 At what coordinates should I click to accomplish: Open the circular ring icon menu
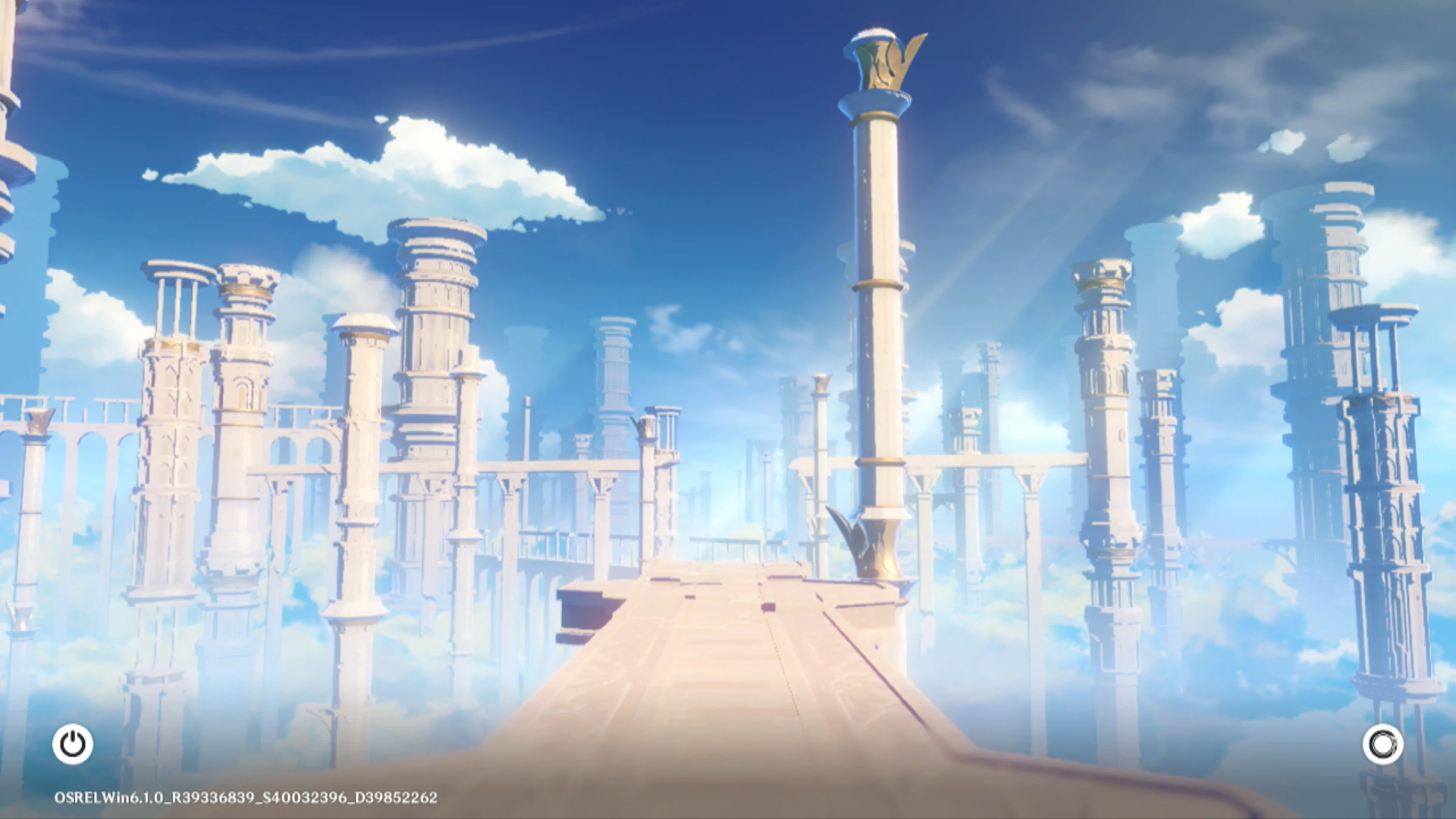click(x=1382, y=744)
